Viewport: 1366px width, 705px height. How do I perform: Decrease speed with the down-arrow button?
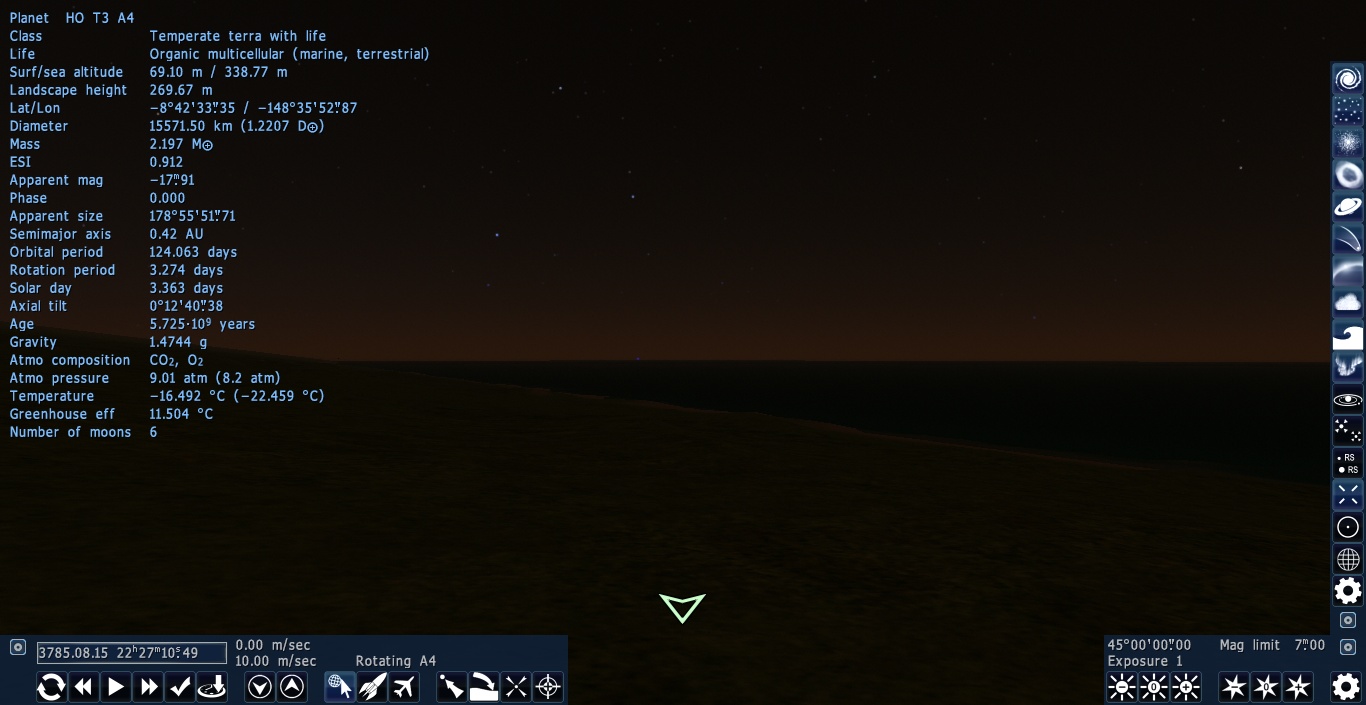click(260, 687)
